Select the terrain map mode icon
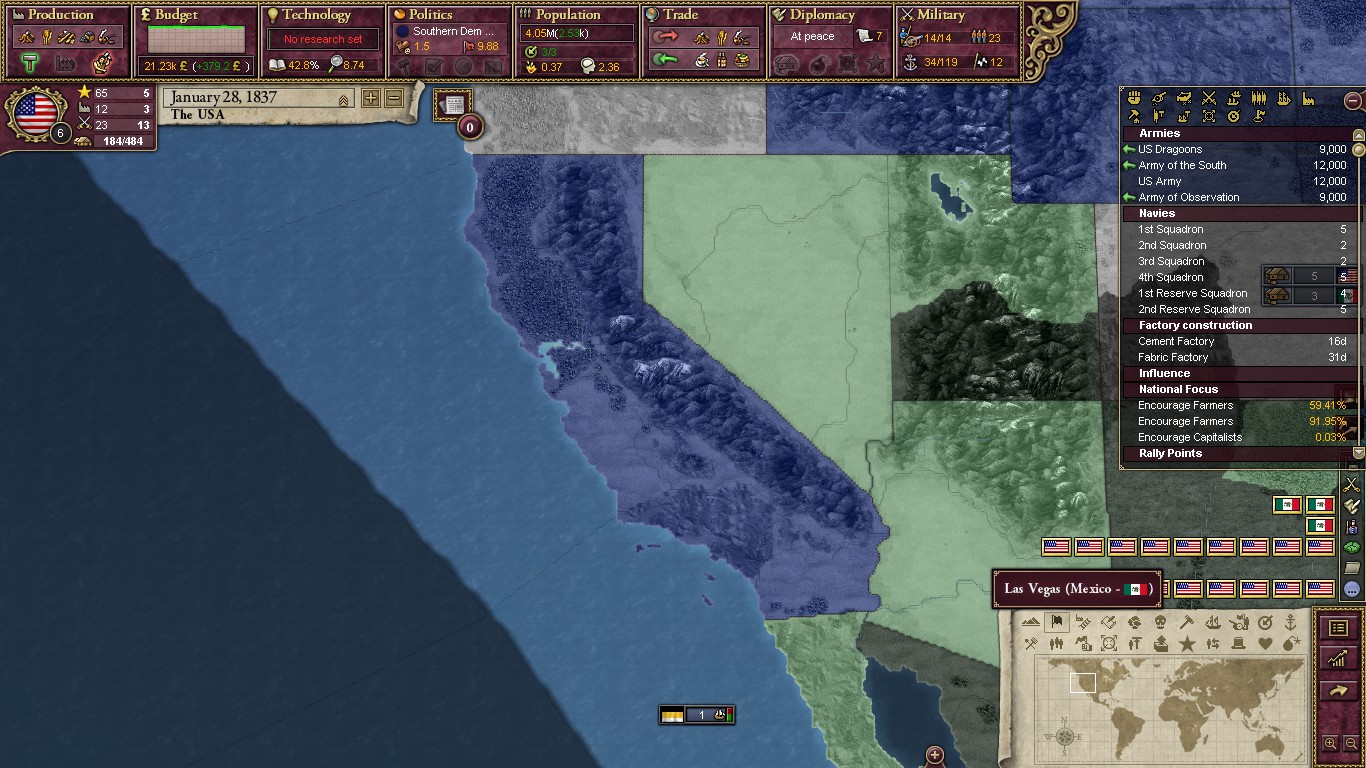 (x=1031, y=621)
